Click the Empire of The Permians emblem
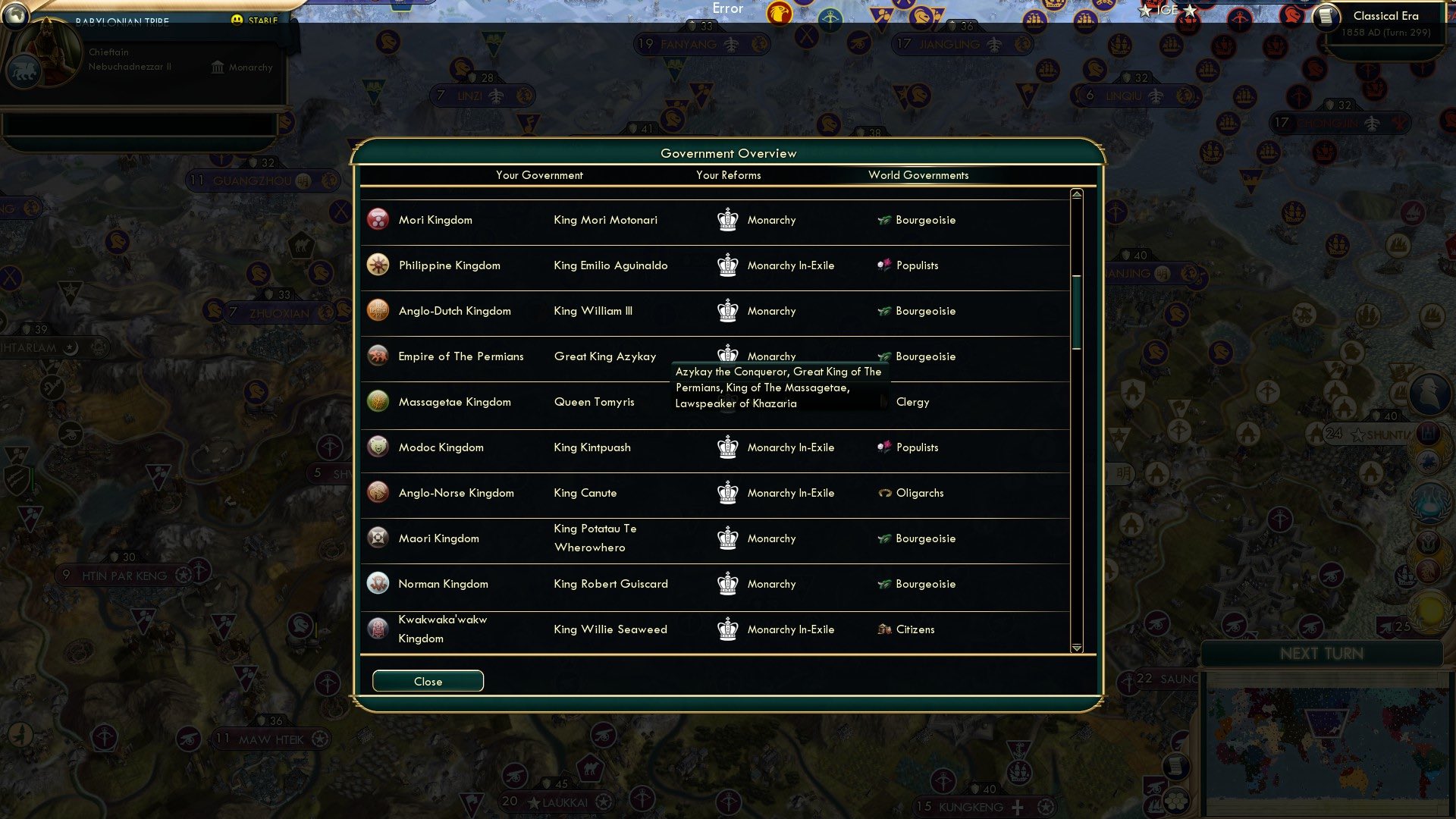 [x=377, y=356]
